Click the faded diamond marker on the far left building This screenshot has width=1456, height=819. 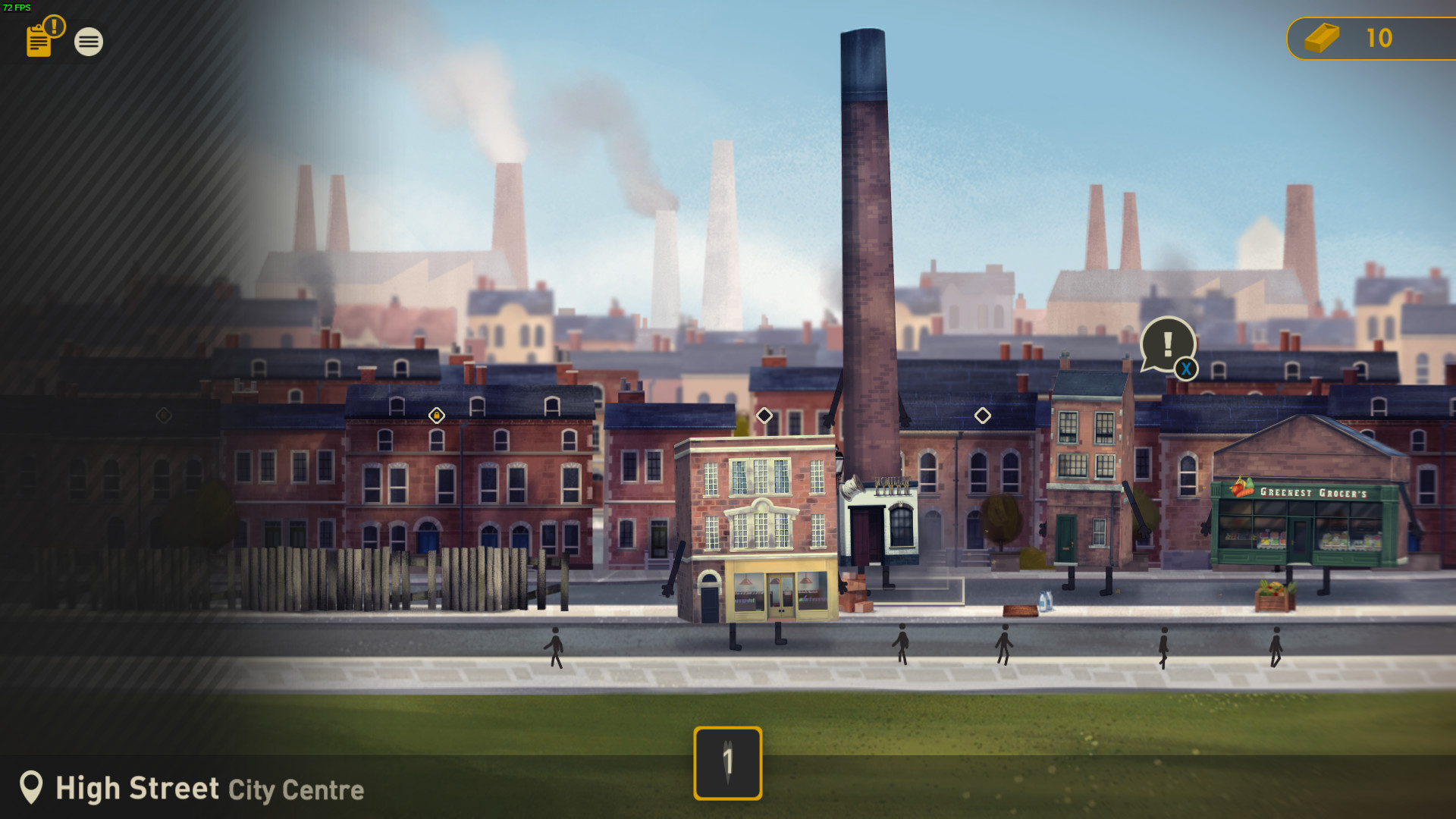point(163,415)
